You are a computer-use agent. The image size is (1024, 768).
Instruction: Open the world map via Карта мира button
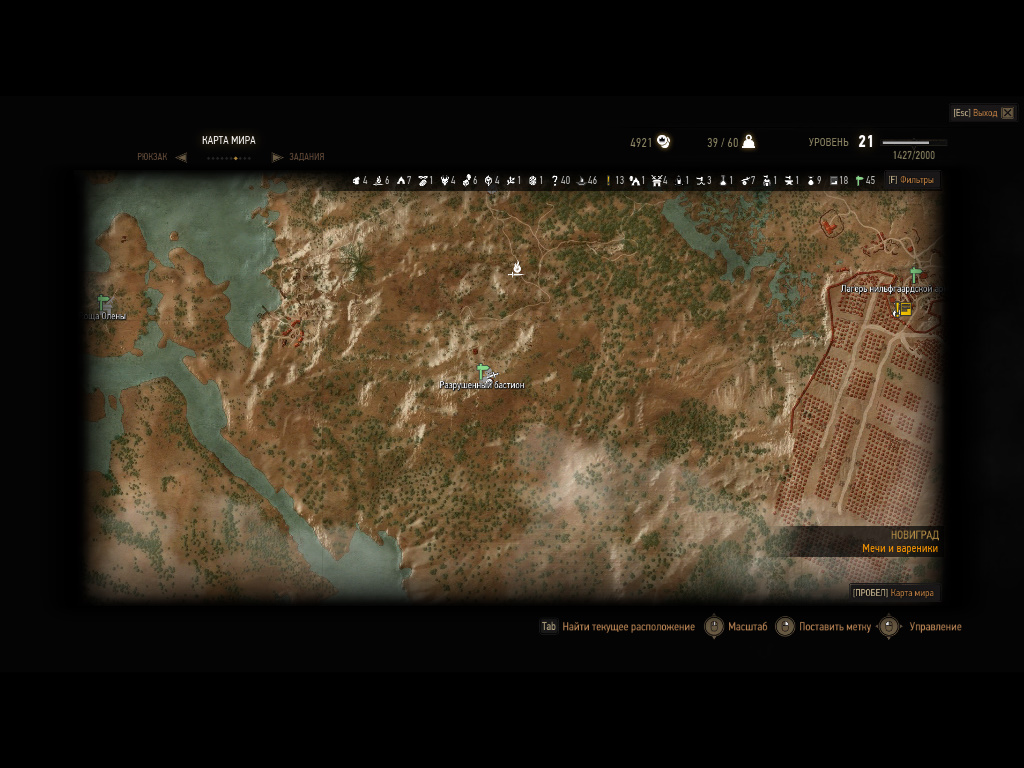(x=894, y=592)
